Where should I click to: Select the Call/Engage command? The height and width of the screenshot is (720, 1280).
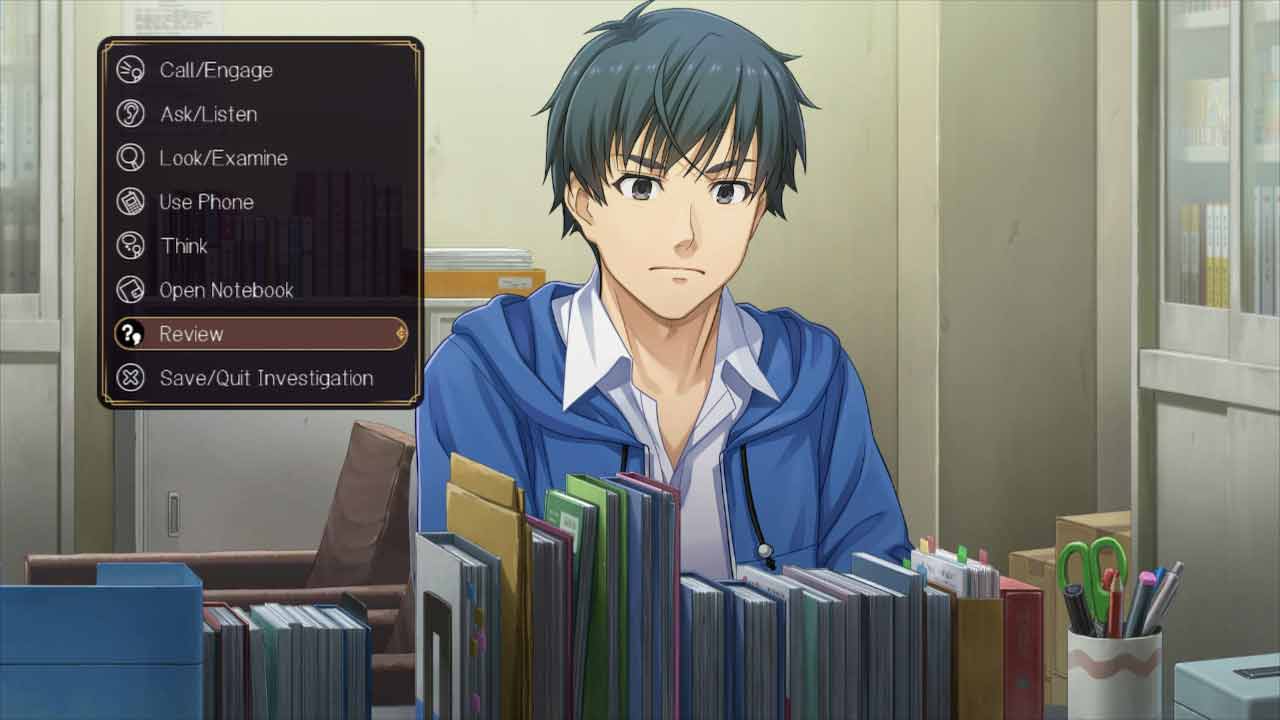(216, 70)
